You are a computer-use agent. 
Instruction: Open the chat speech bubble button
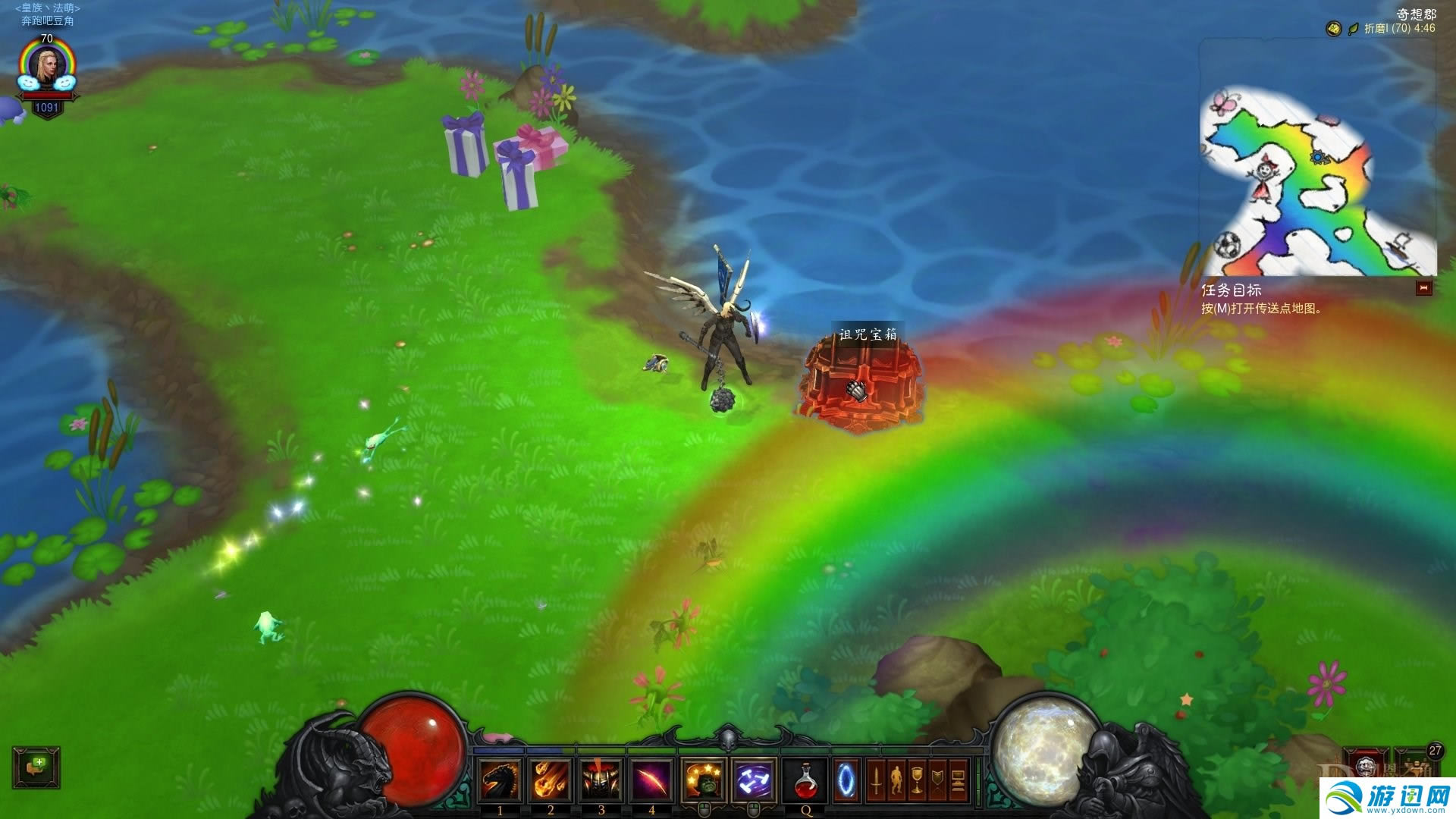click(x=36, y=767)
